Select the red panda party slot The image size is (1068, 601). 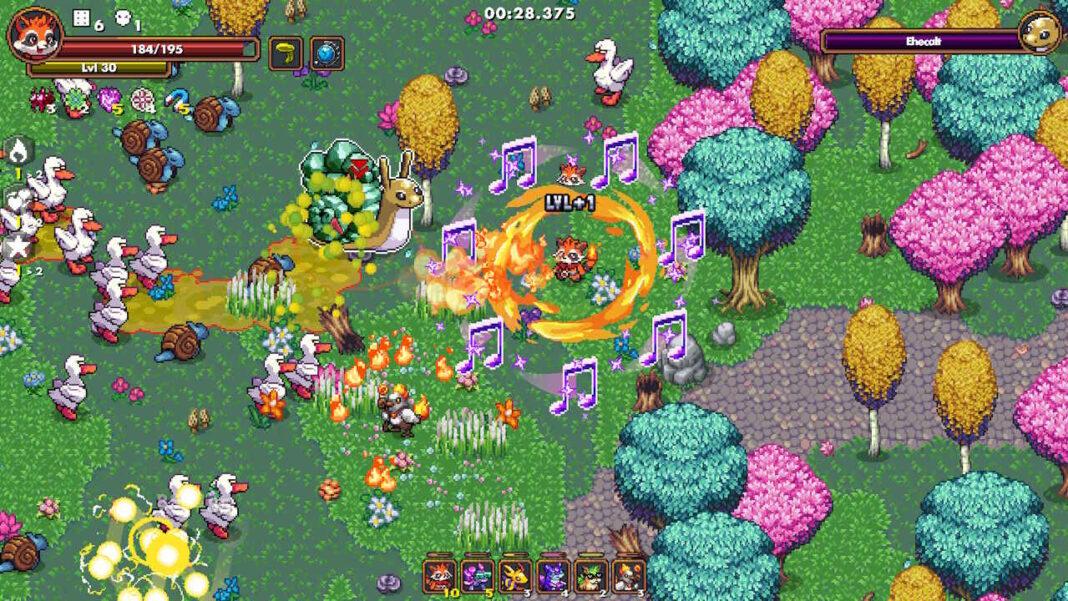(x=439, y=575)
